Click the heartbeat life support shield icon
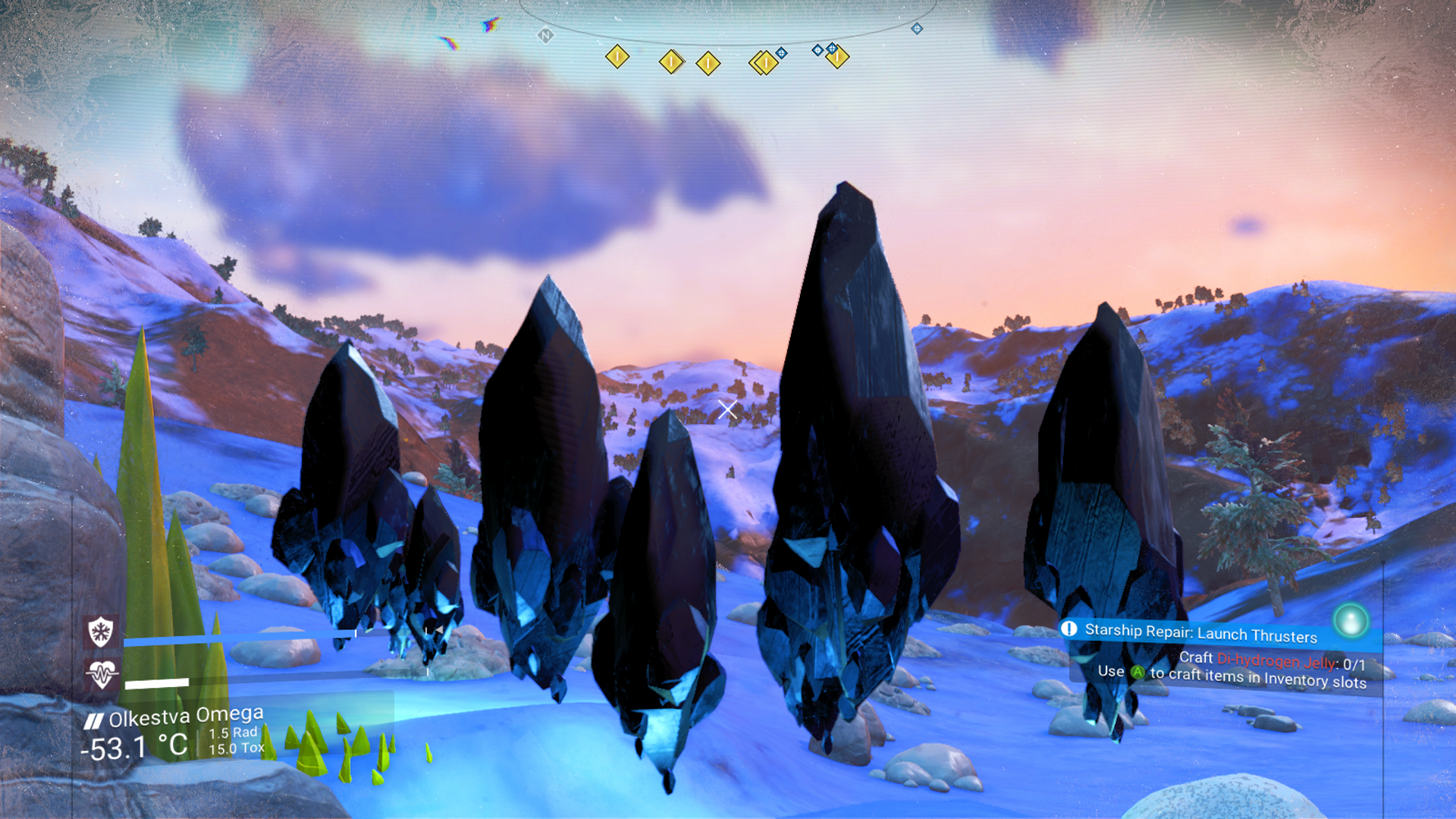Image resolution: width=1456 pixels, height=819 pixels. click(101, 673)
